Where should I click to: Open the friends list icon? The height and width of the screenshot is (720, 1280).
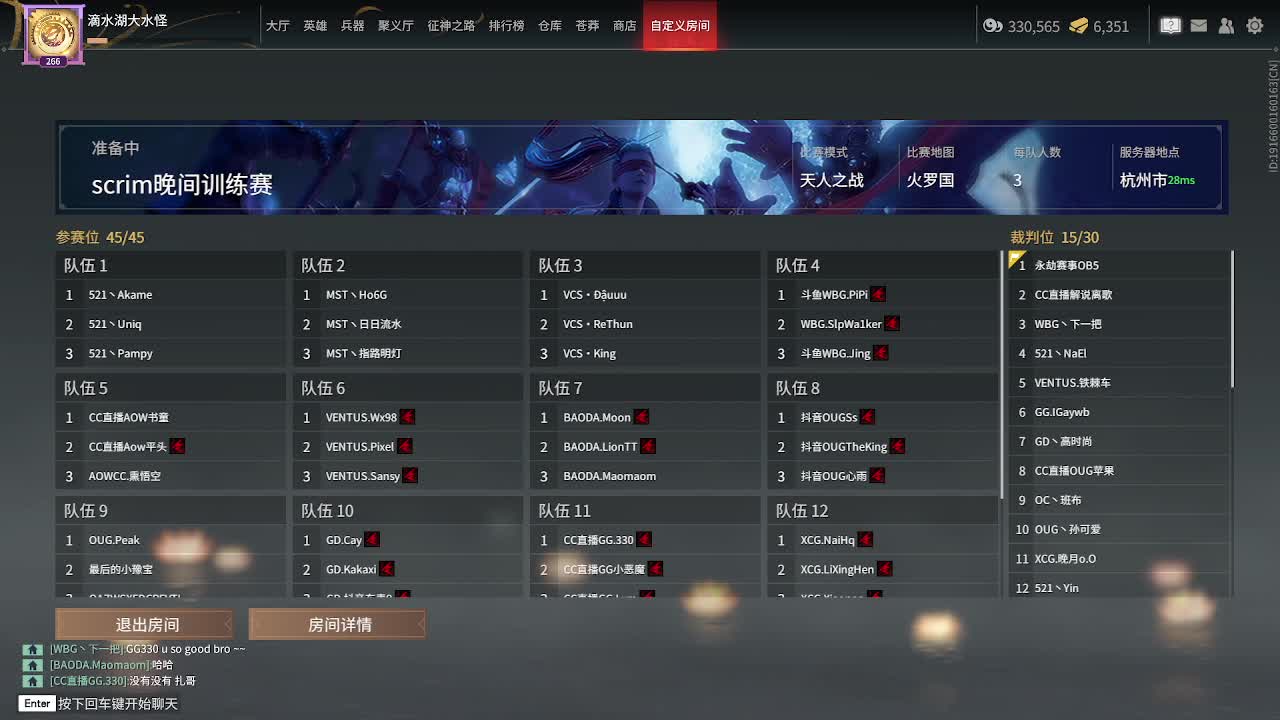[1226, 26]
